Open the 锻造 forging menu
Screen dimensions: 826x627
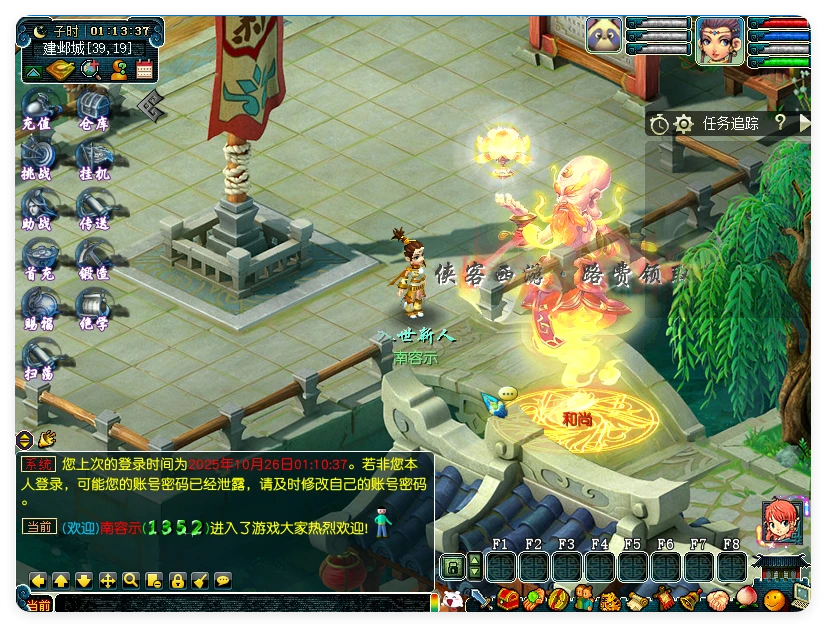93,258
